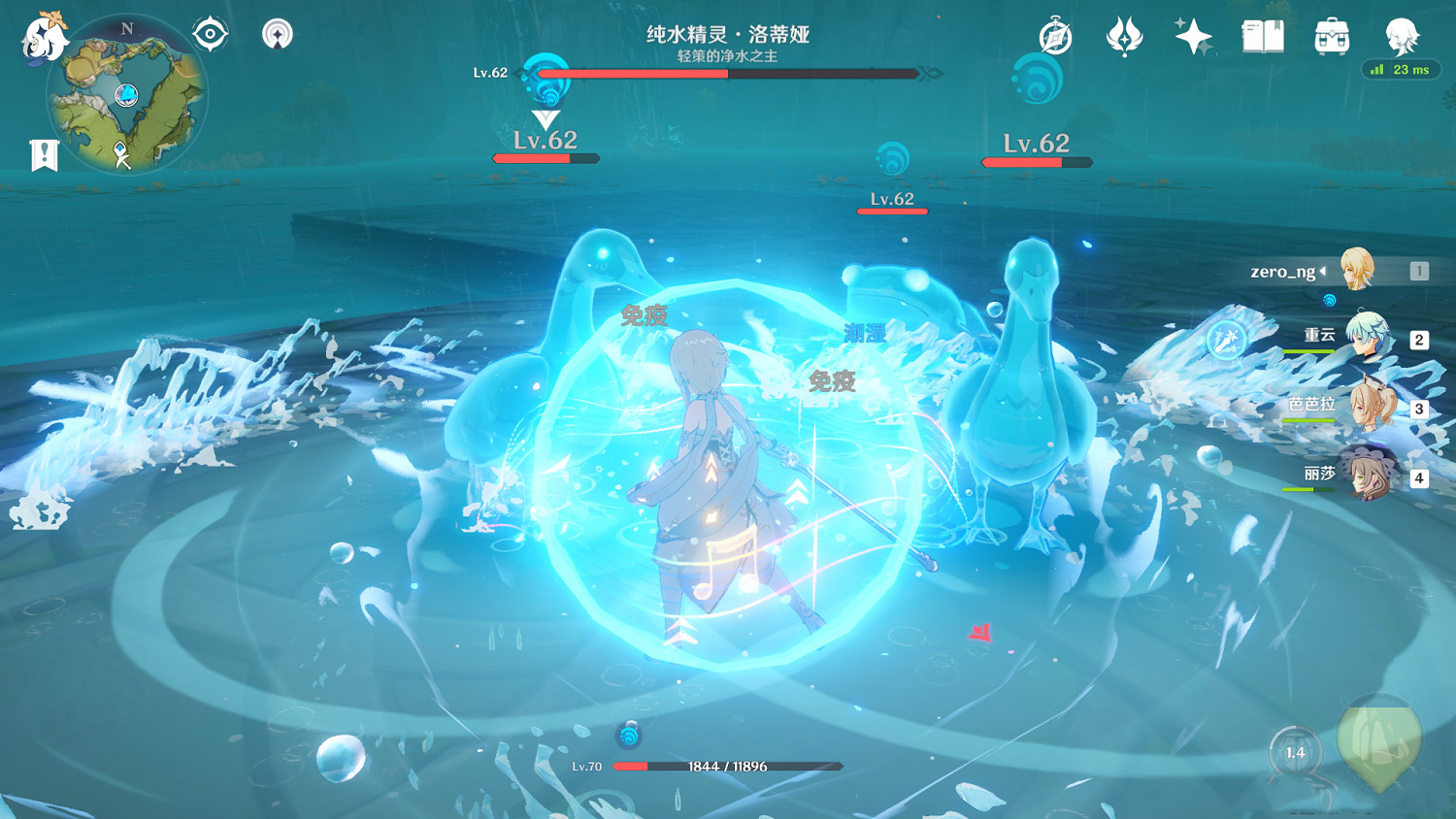Trigger the Elemental Skill showing 1.4 cooldown
The width and height of the screenshot is (1456, 819).
click(1294, 750)
